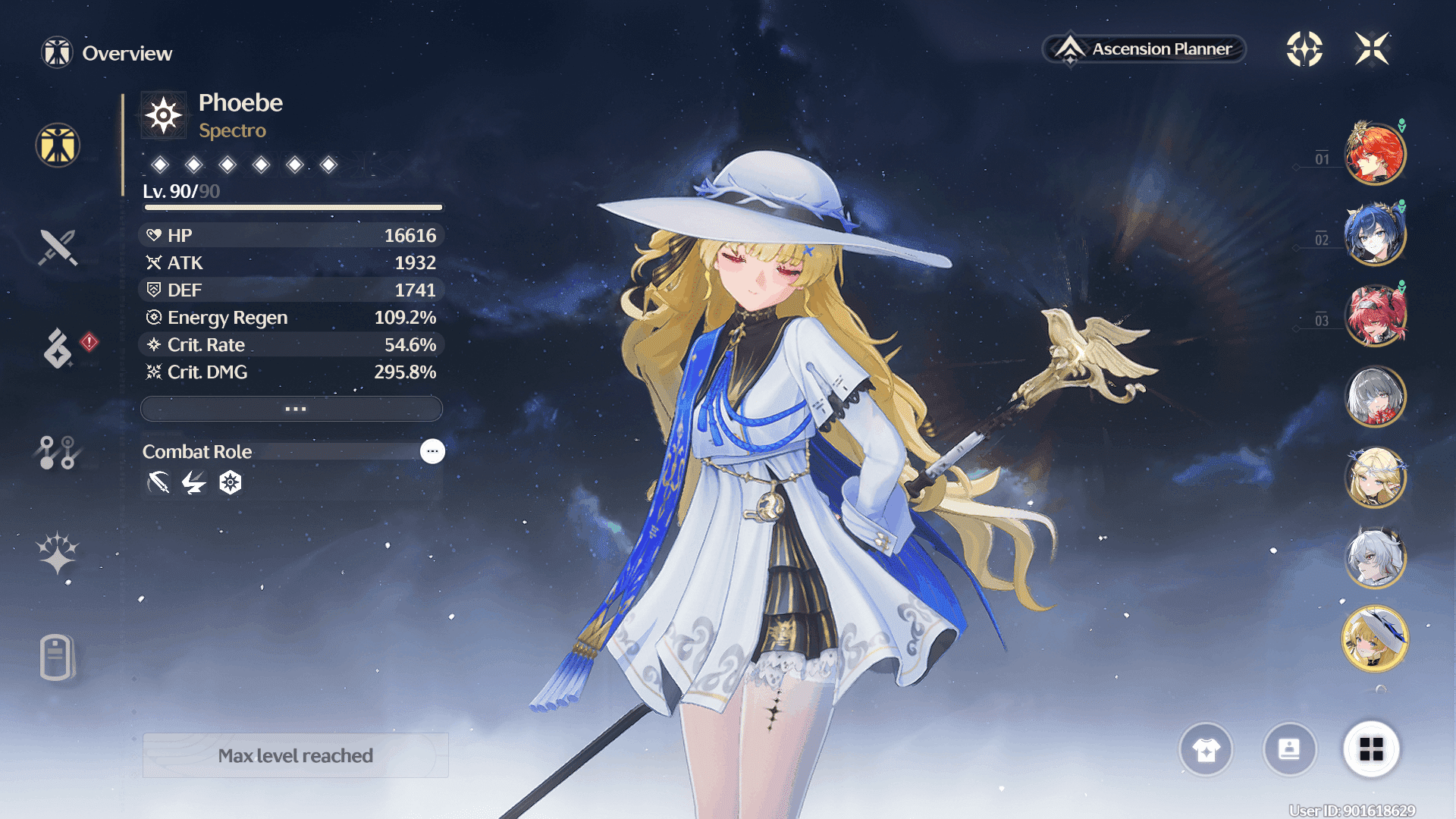The height and width of the screenshot is (819, 1456).
Task: Select the blonde character with blue laurel crown
Action: (x=1375, y=477)
